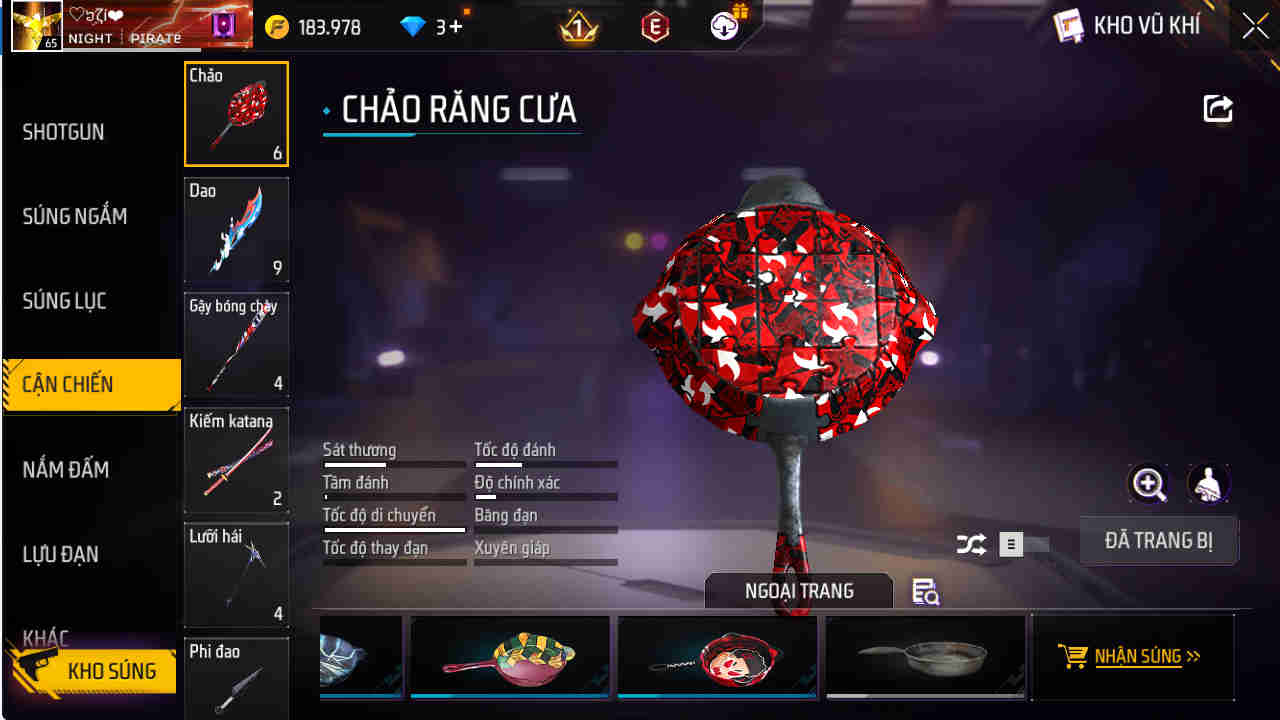The width and height of the screenshot is (1280, 720).
Task: Open the NGOẠI TRANG tab
Action: pyautogui.click(x=798, y=590)
